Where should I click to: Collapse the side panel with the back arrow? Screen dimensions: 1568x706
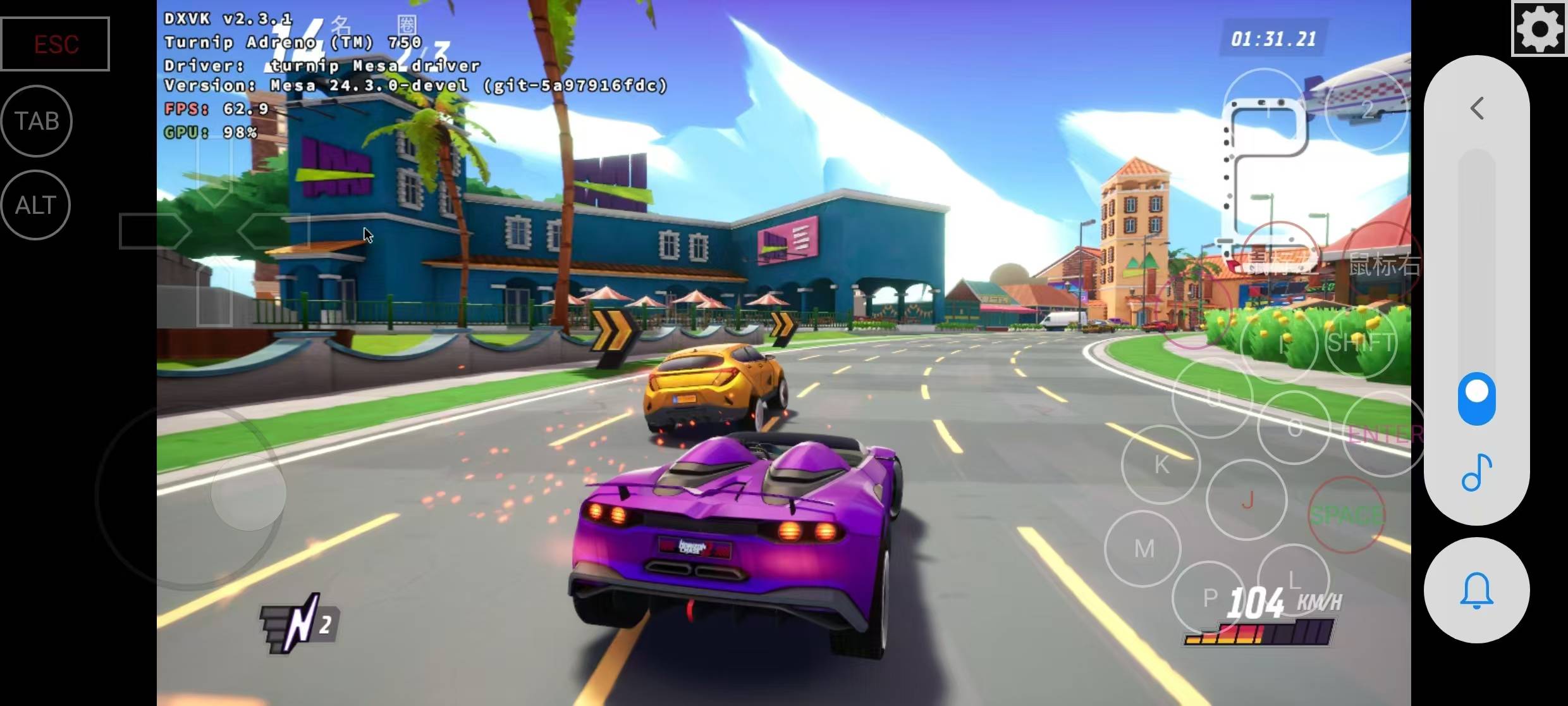coord(1477,109)
